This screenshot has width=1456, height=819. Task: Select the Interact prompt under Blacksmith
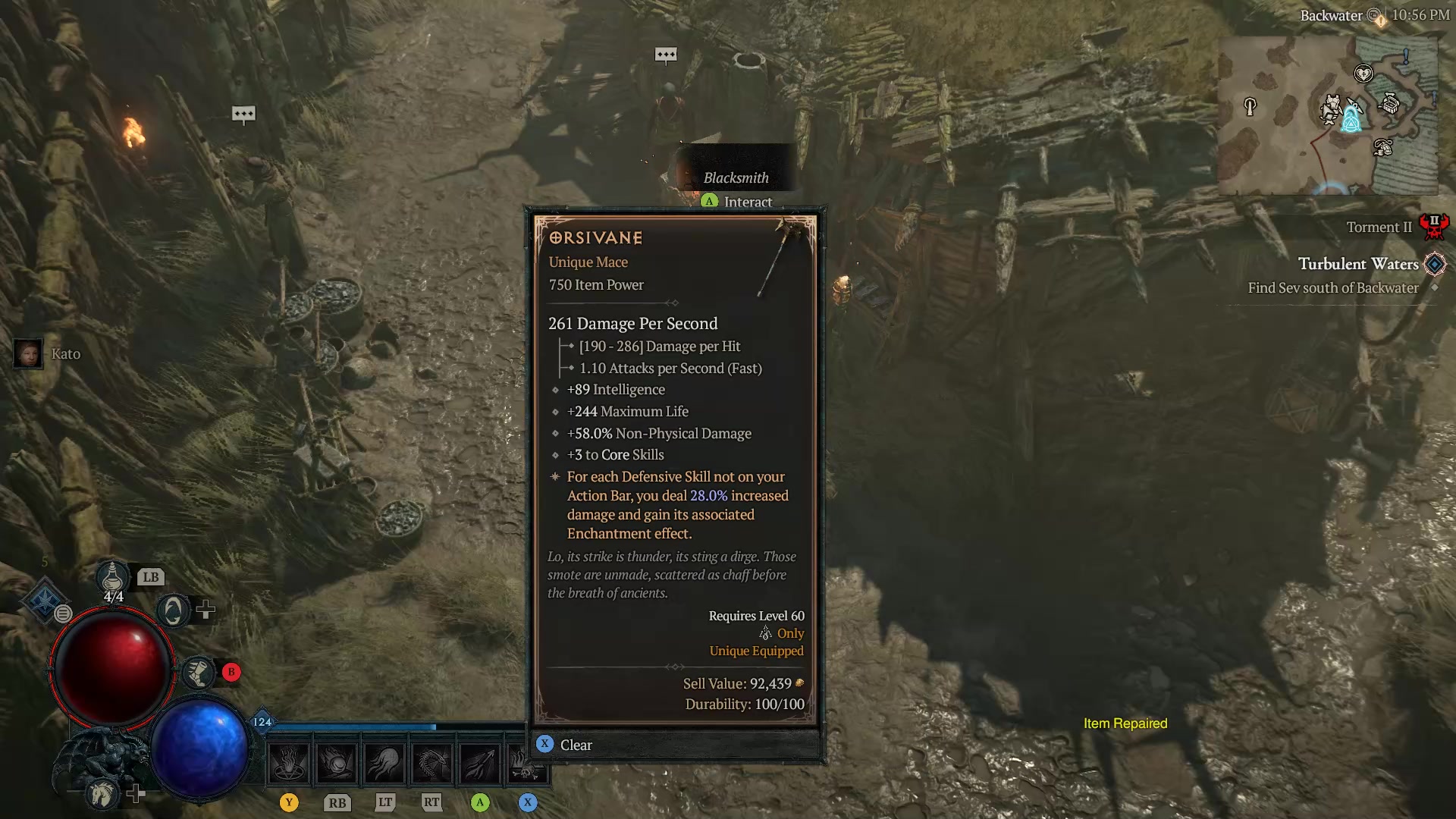(737, 202)
